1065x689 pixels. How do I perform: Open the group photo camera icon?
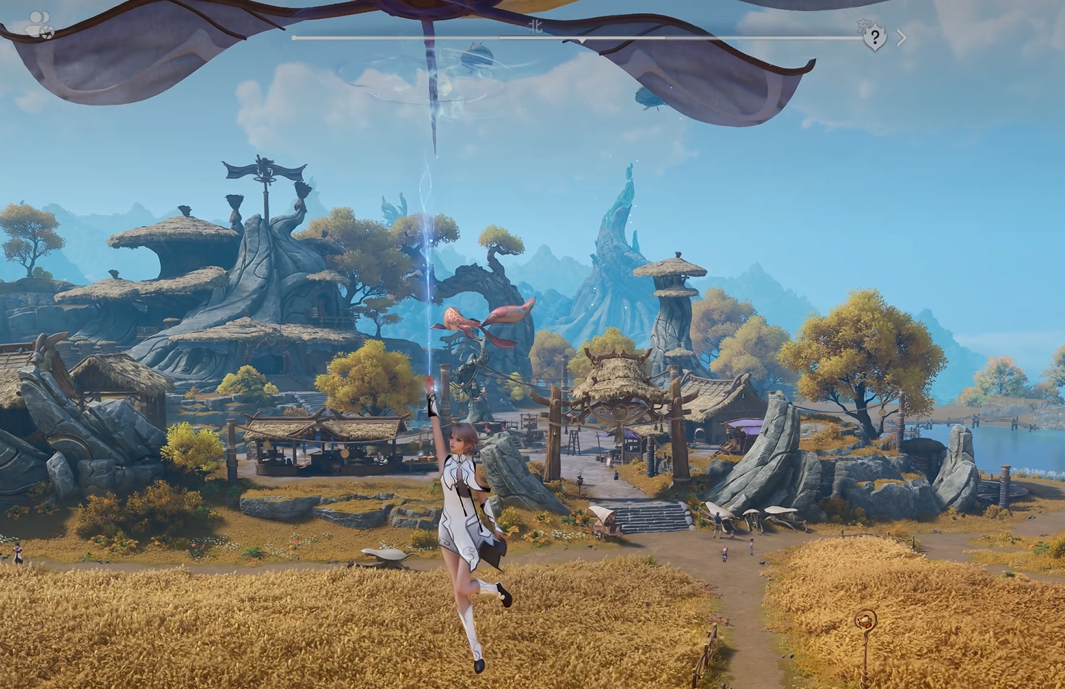[40, 24]
